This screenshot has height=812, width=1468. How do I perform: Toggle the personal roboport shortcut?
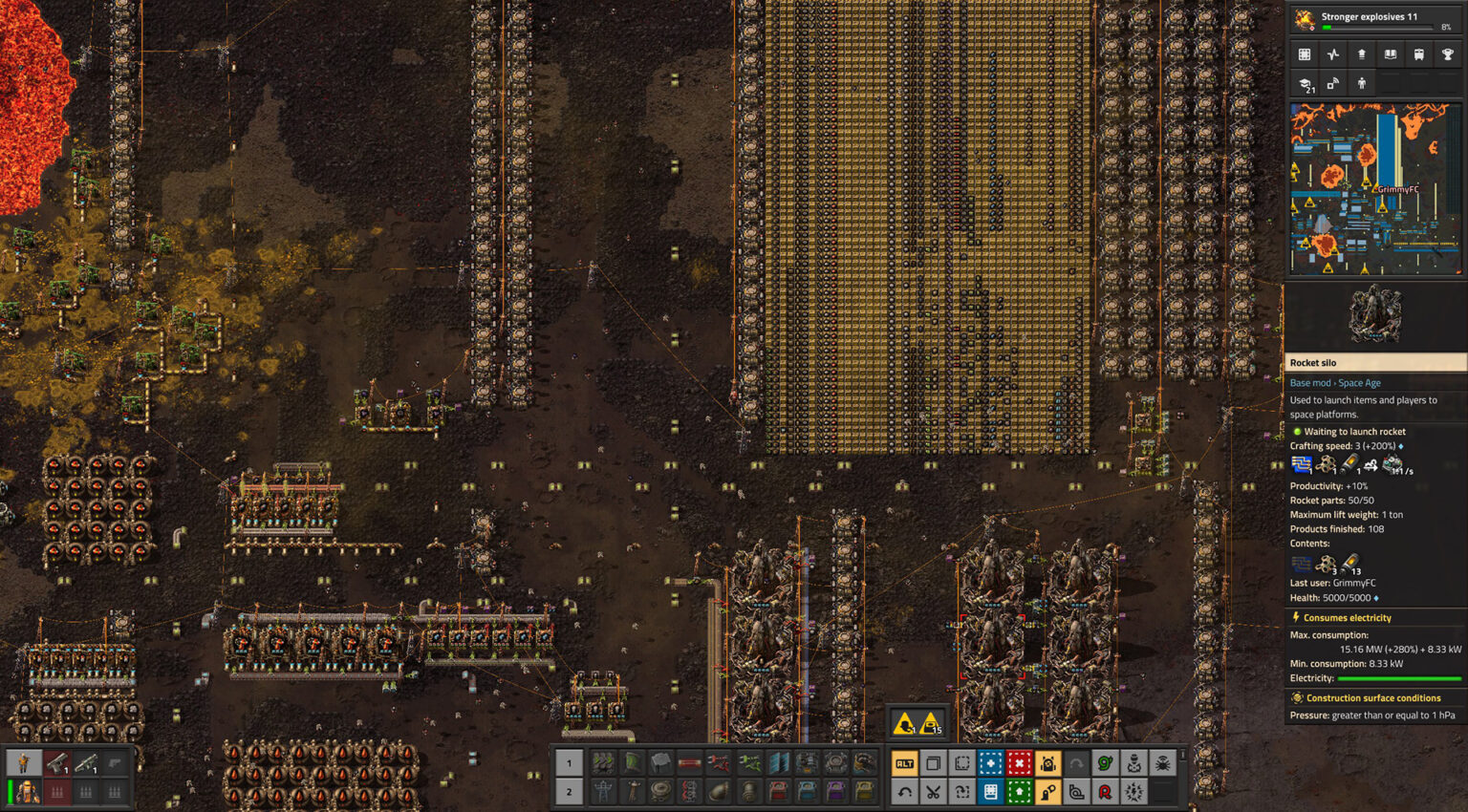point(1048,763)
